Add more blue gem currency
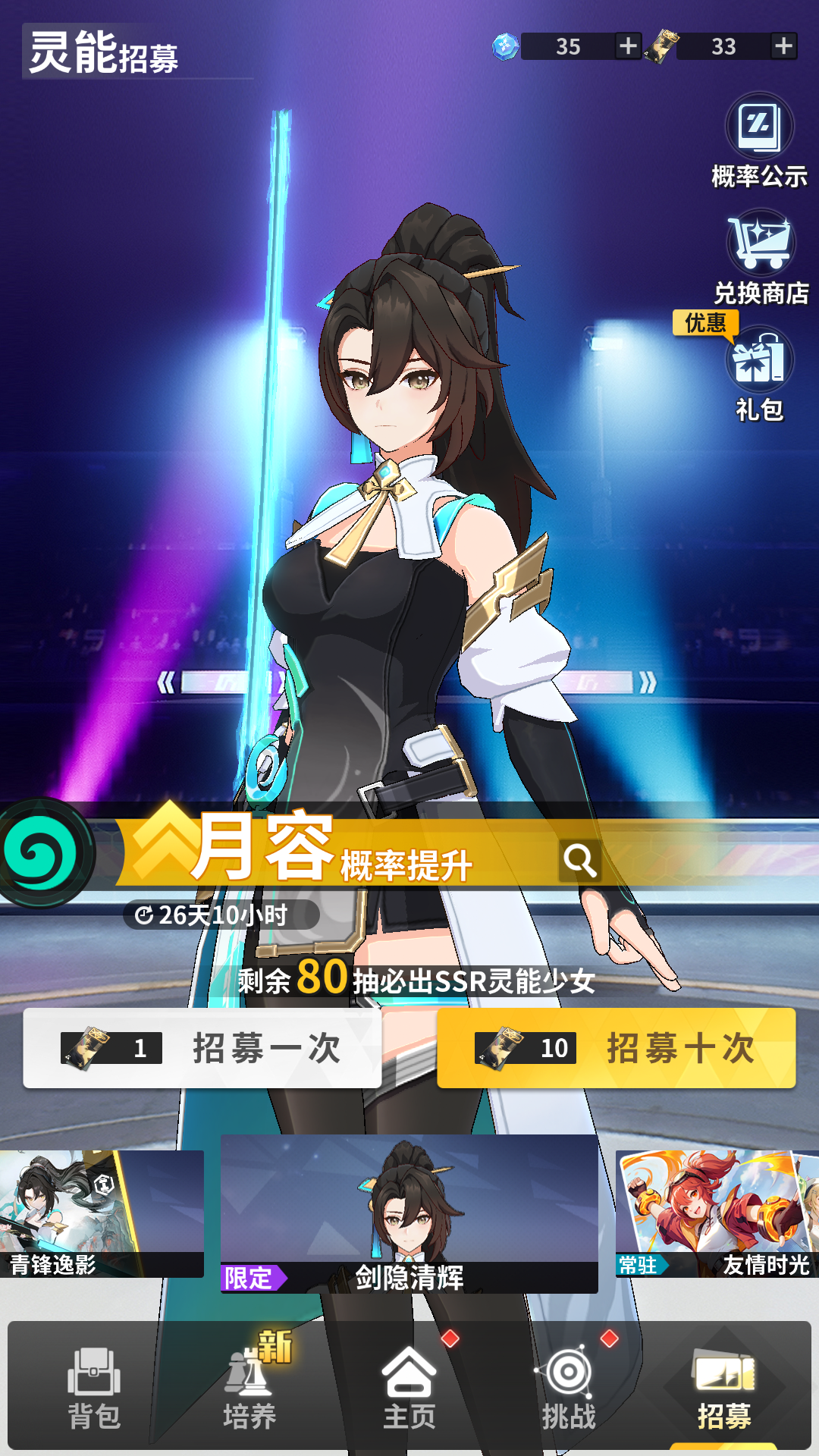 pyautogui.click(x=628, y=46)
